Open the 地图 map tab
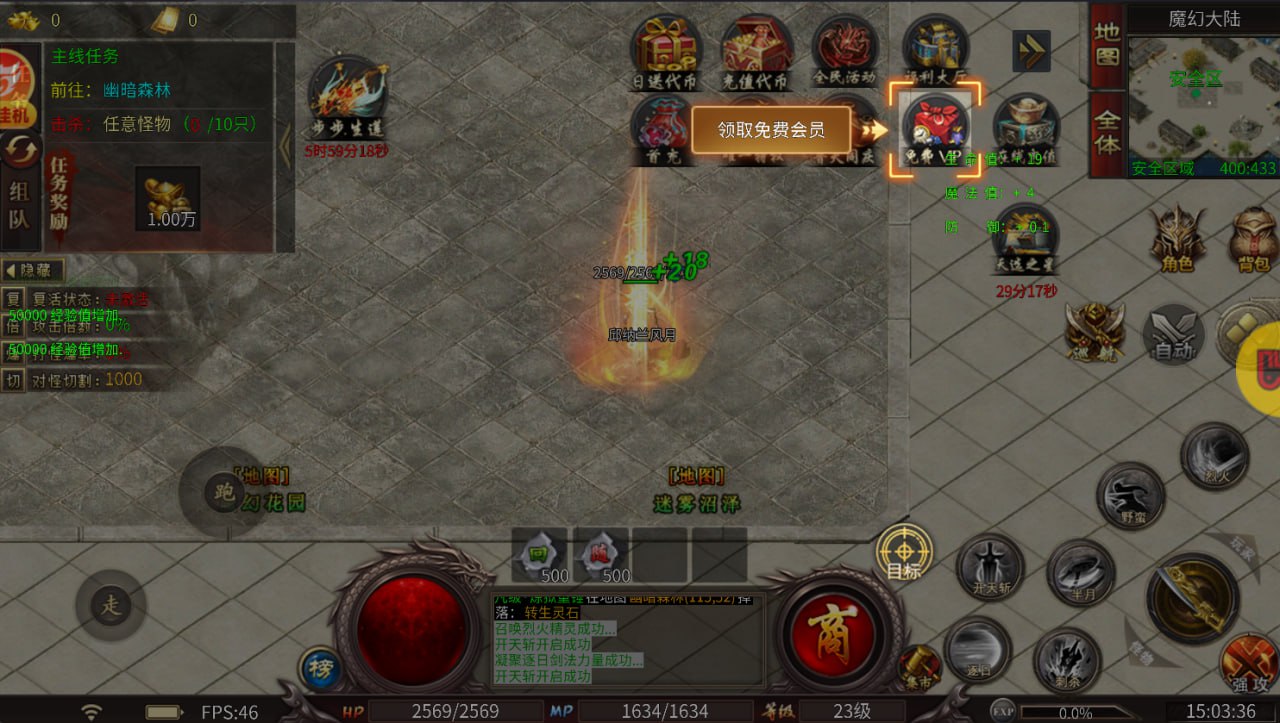This screenshot has width=1280, height=723. (x=1106, y=45)
